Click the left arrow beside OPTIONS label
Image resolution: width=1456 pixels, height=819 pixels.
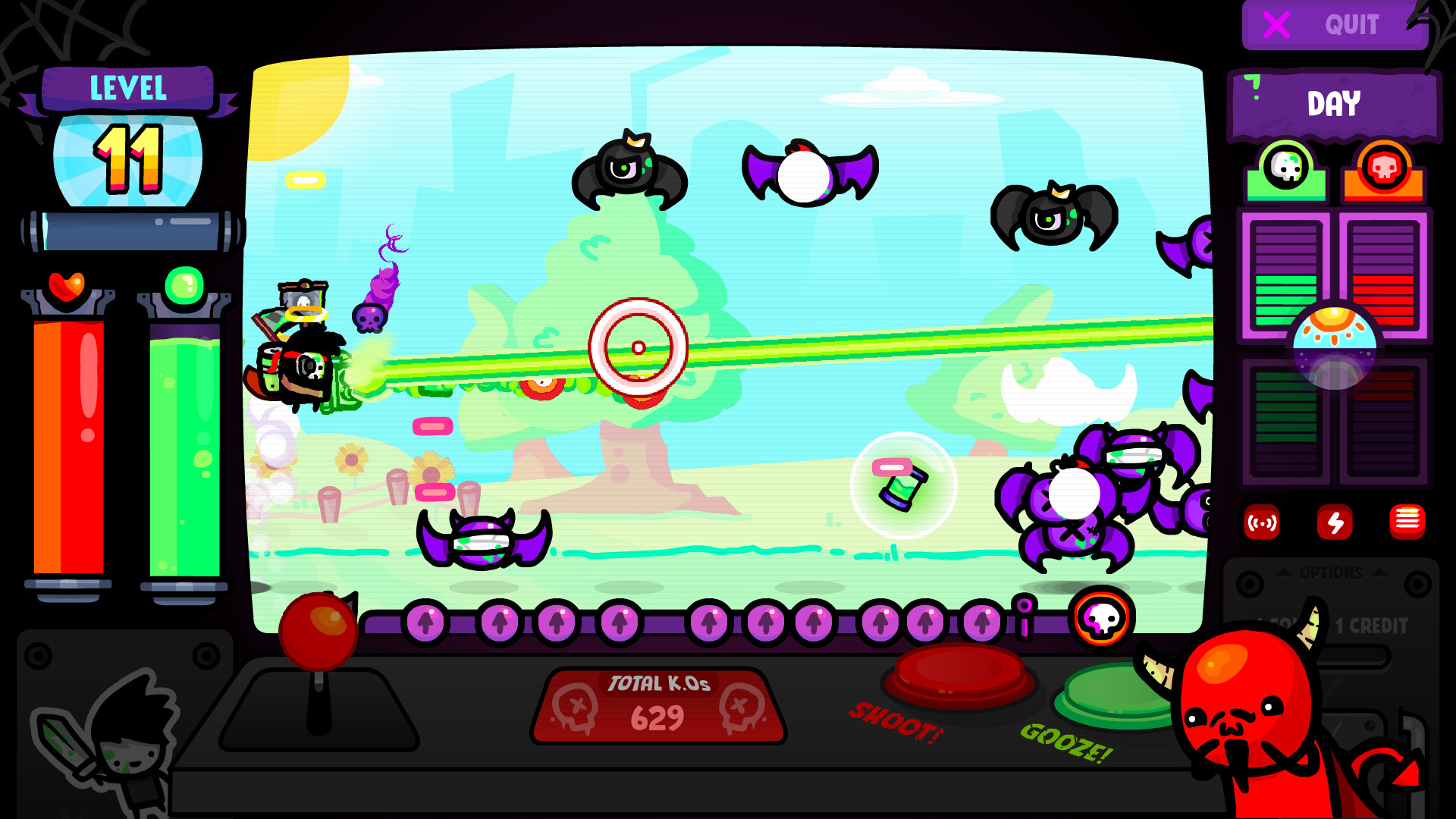(x=1285, y=573)
